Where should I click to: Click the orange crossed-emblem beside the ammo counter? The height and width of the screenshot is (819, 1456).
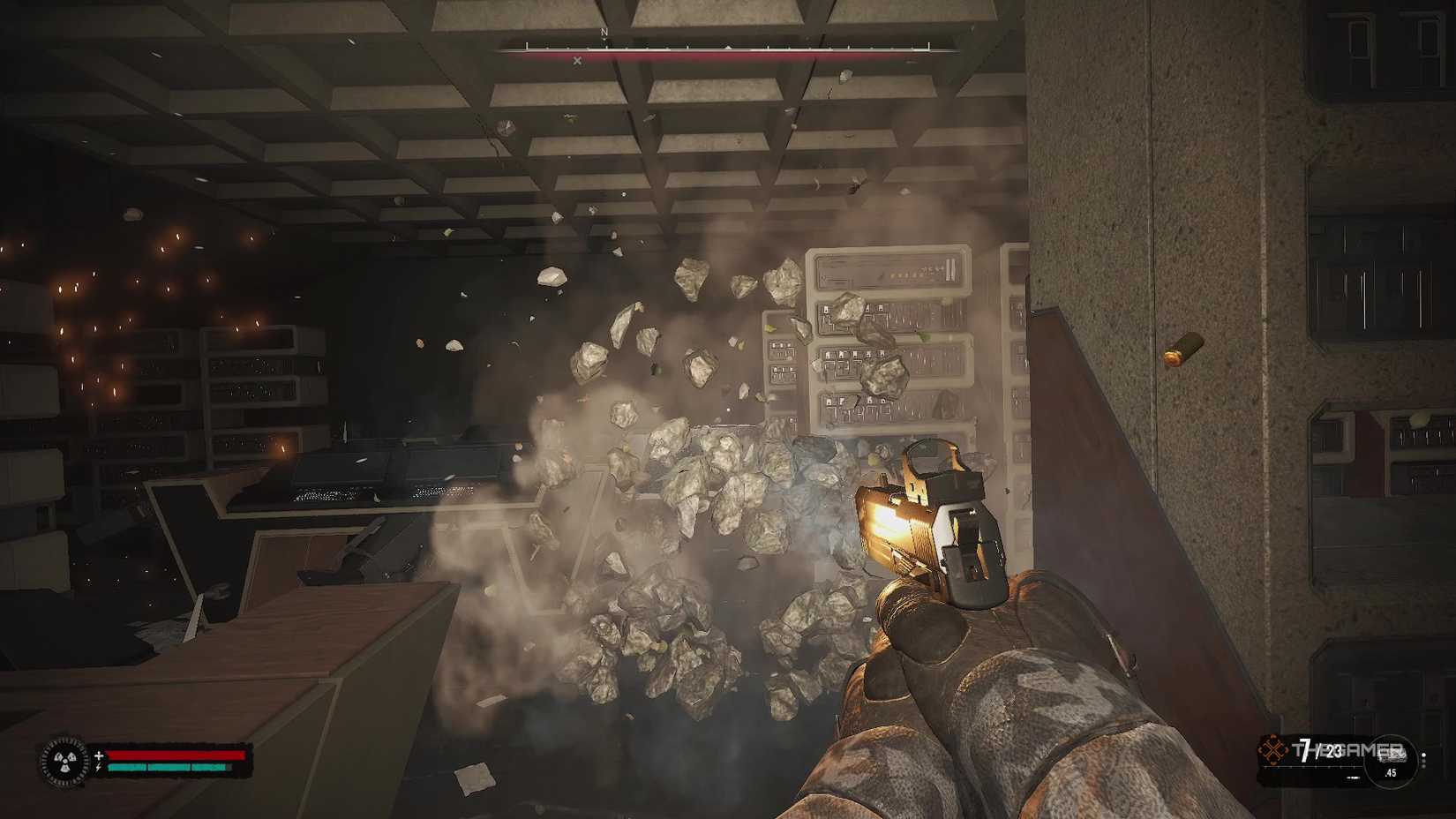point(1273,748)
